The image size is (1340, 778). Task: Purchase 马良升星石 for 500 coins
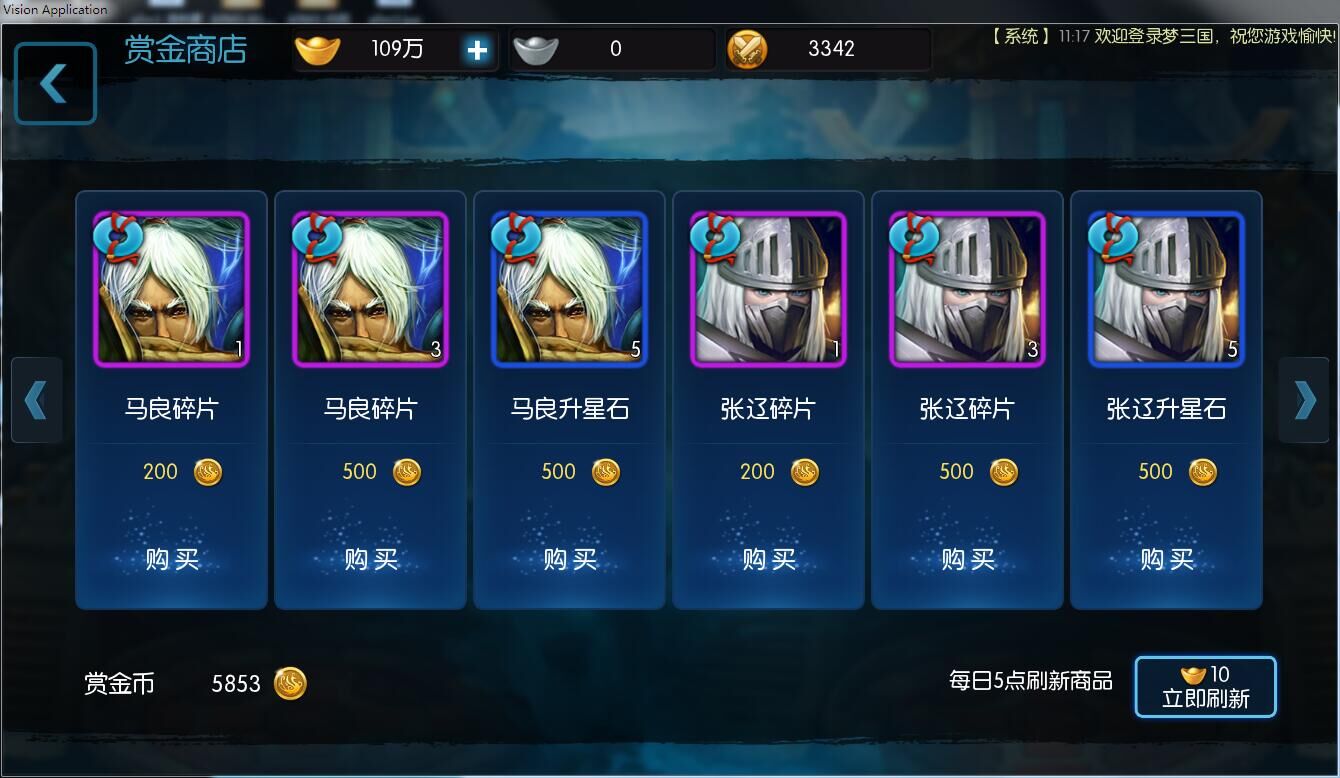[x=569, y=559]
